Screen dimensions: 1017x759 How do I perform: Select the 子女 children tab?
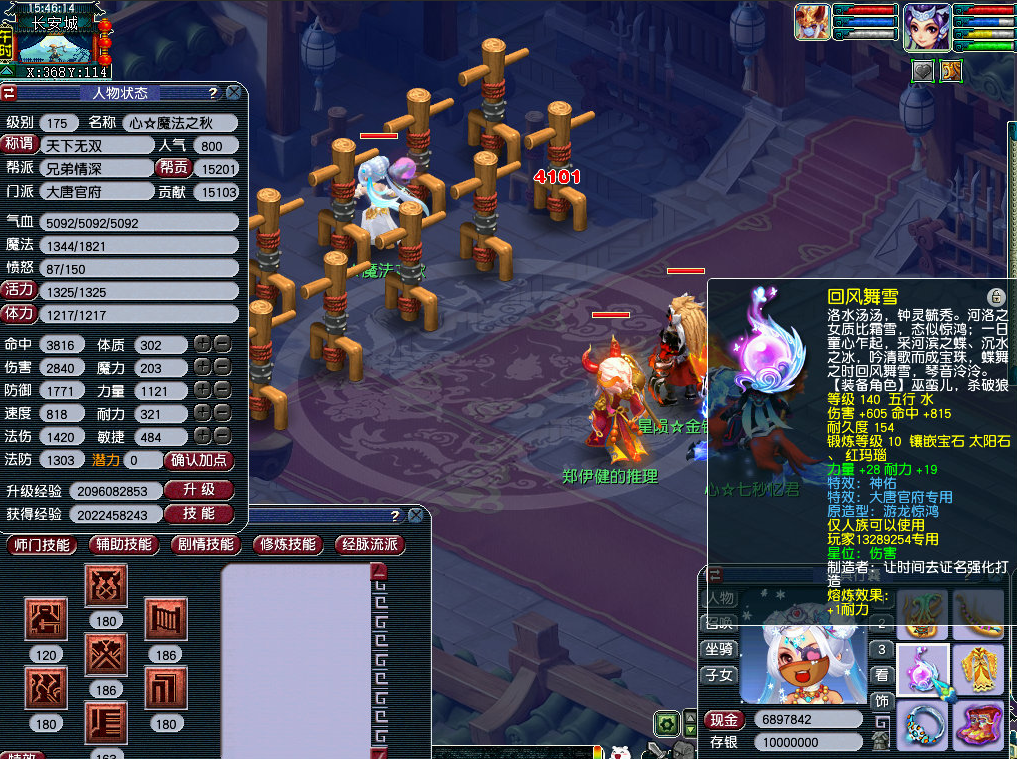[720, 675]
